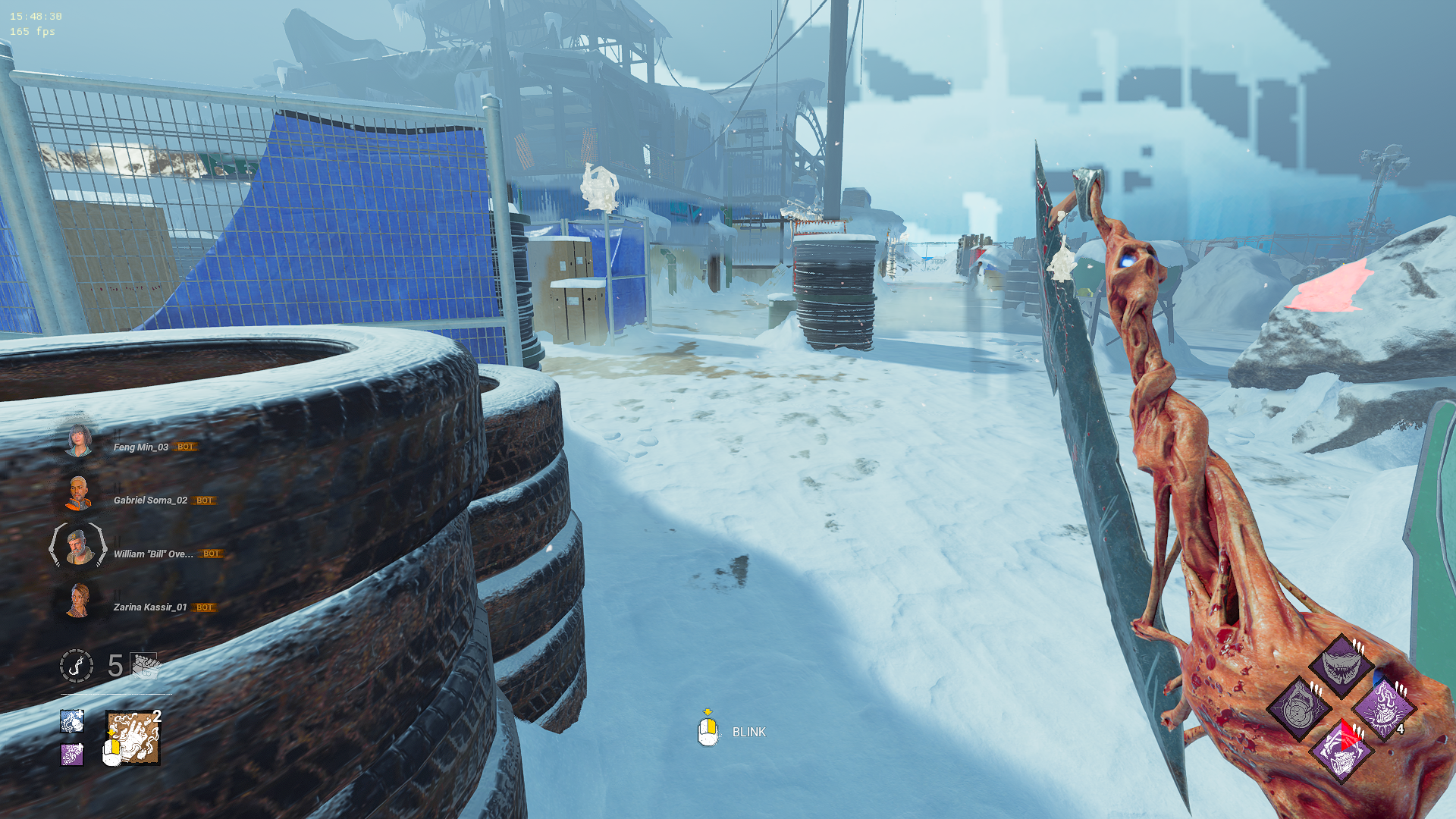Click the perk with the red triangle
Image resolution: width=1456 pixels, height=819 pixels.
(x=1341, y=751)
